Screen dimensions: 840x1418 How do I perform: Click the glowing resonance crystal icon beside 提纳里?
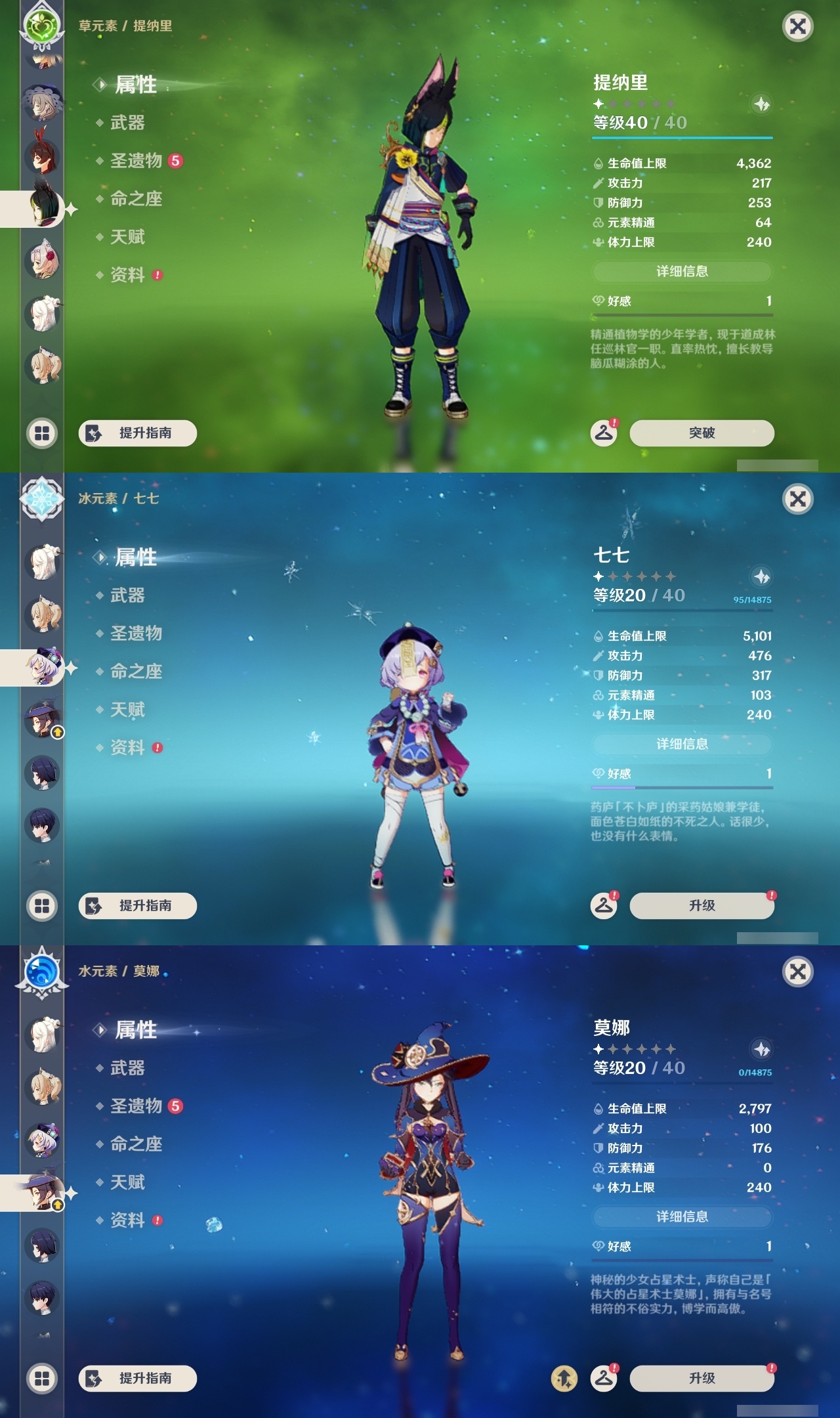tap(761, 102)
